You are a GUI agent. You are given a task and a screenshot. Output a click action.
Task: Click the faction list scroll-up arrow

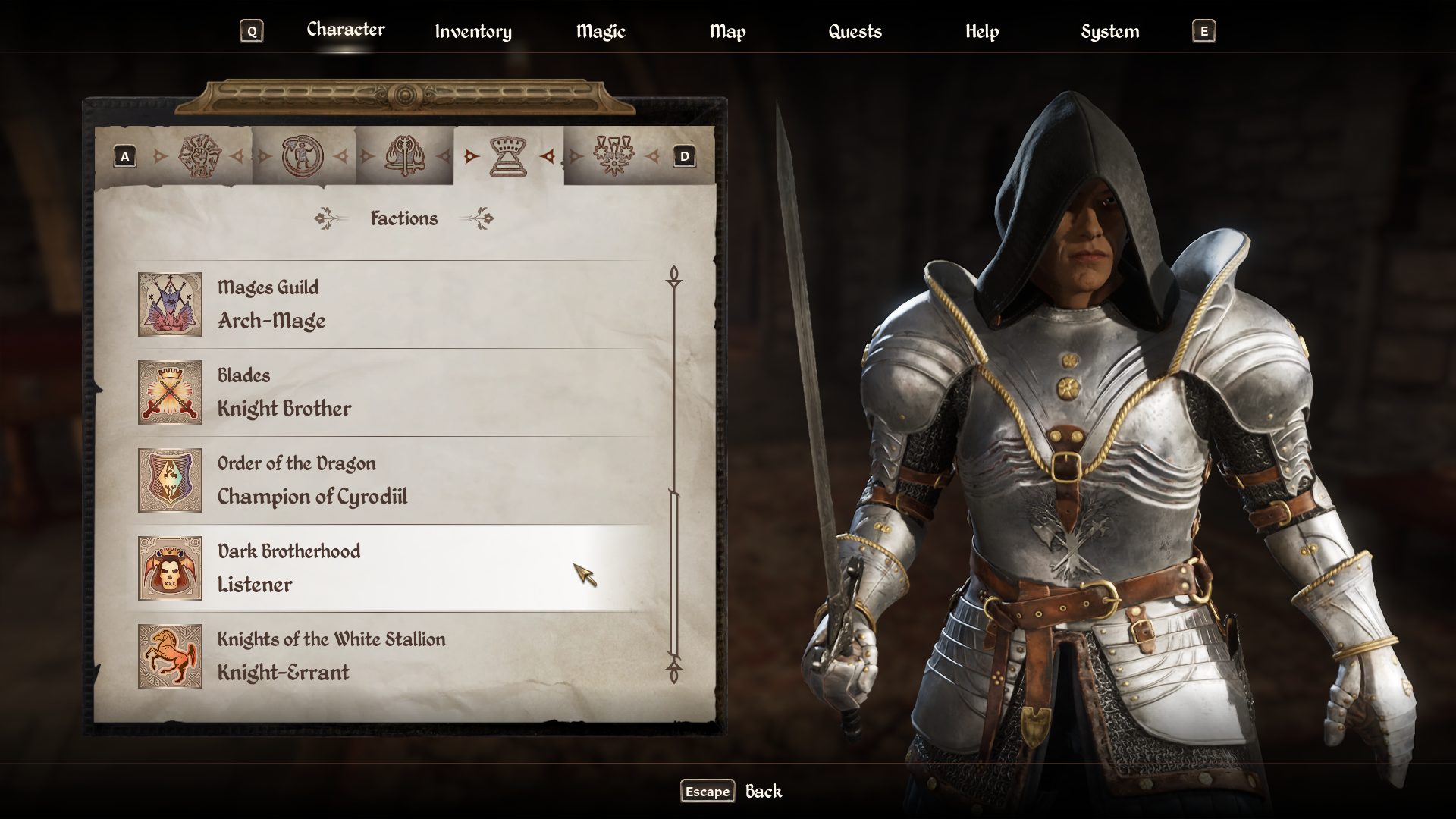tap(673, 277)
